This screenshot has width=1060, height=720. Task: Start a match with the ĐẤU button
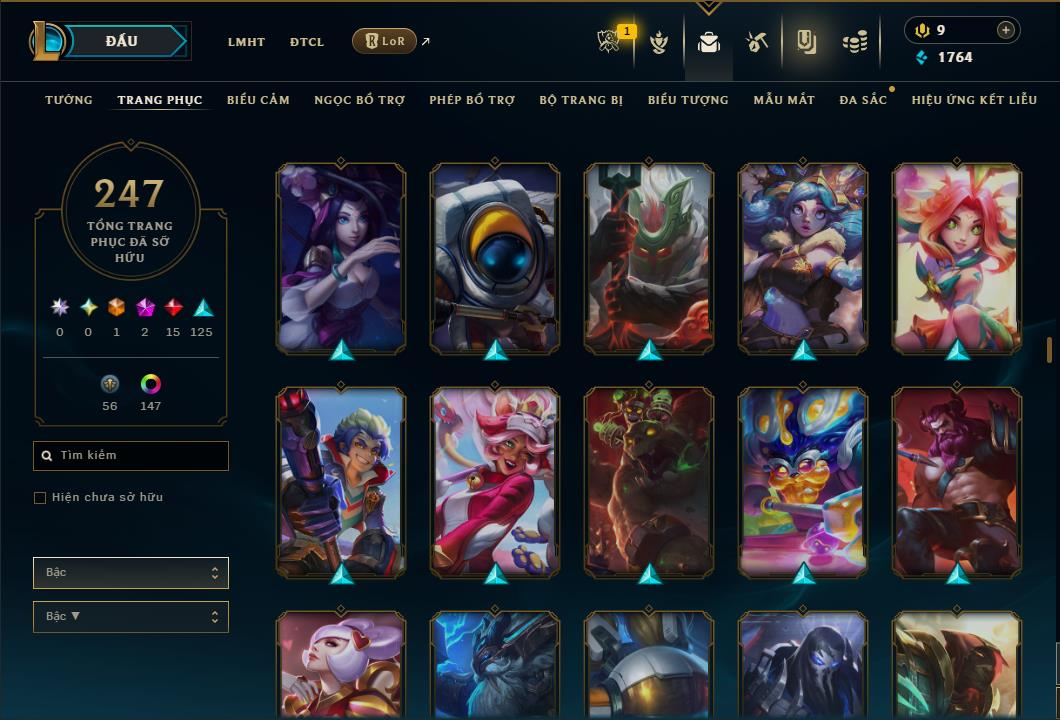122,41
